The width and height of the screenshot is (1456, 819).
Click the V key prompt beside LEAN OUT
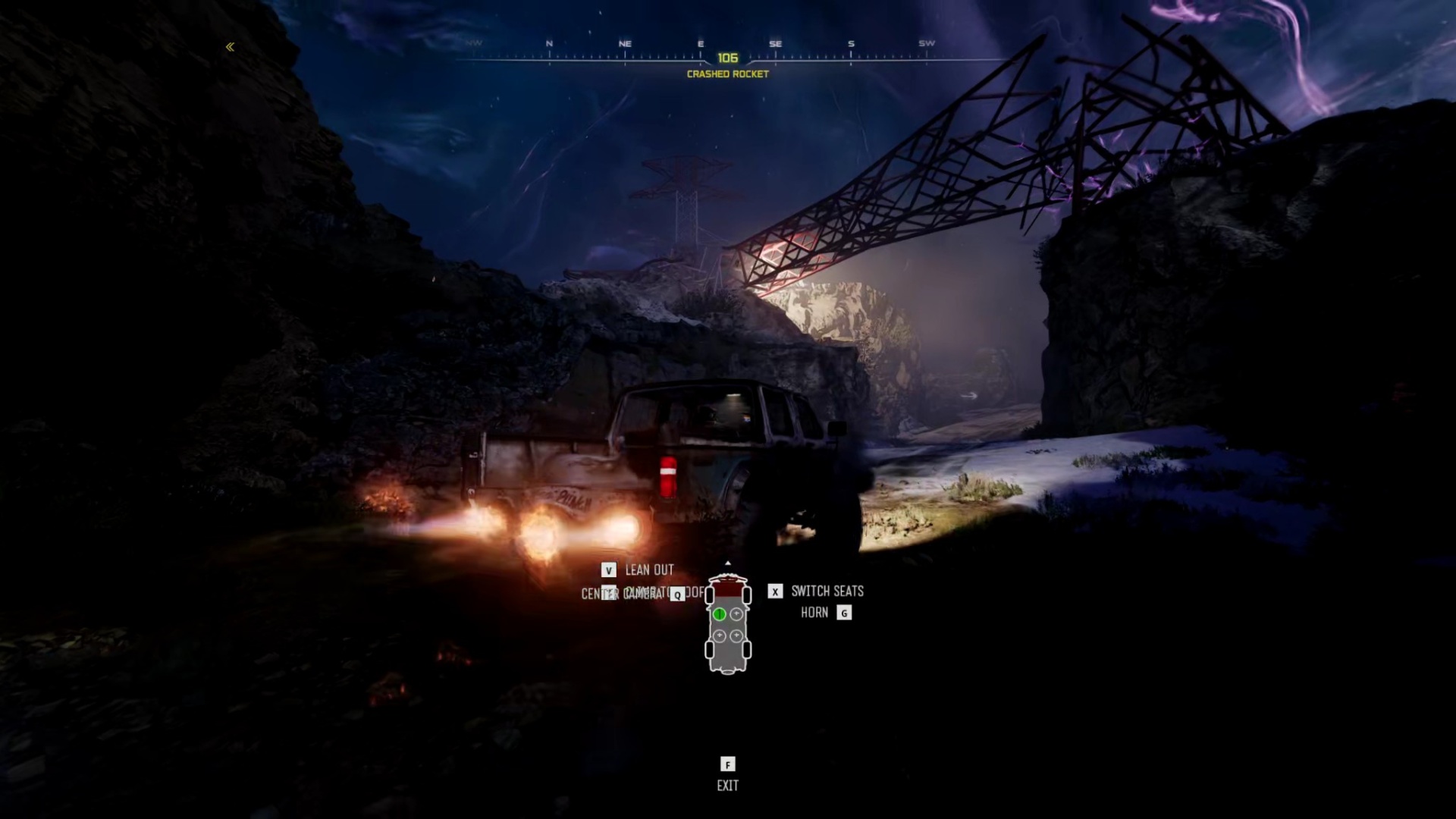click(609, 570)
